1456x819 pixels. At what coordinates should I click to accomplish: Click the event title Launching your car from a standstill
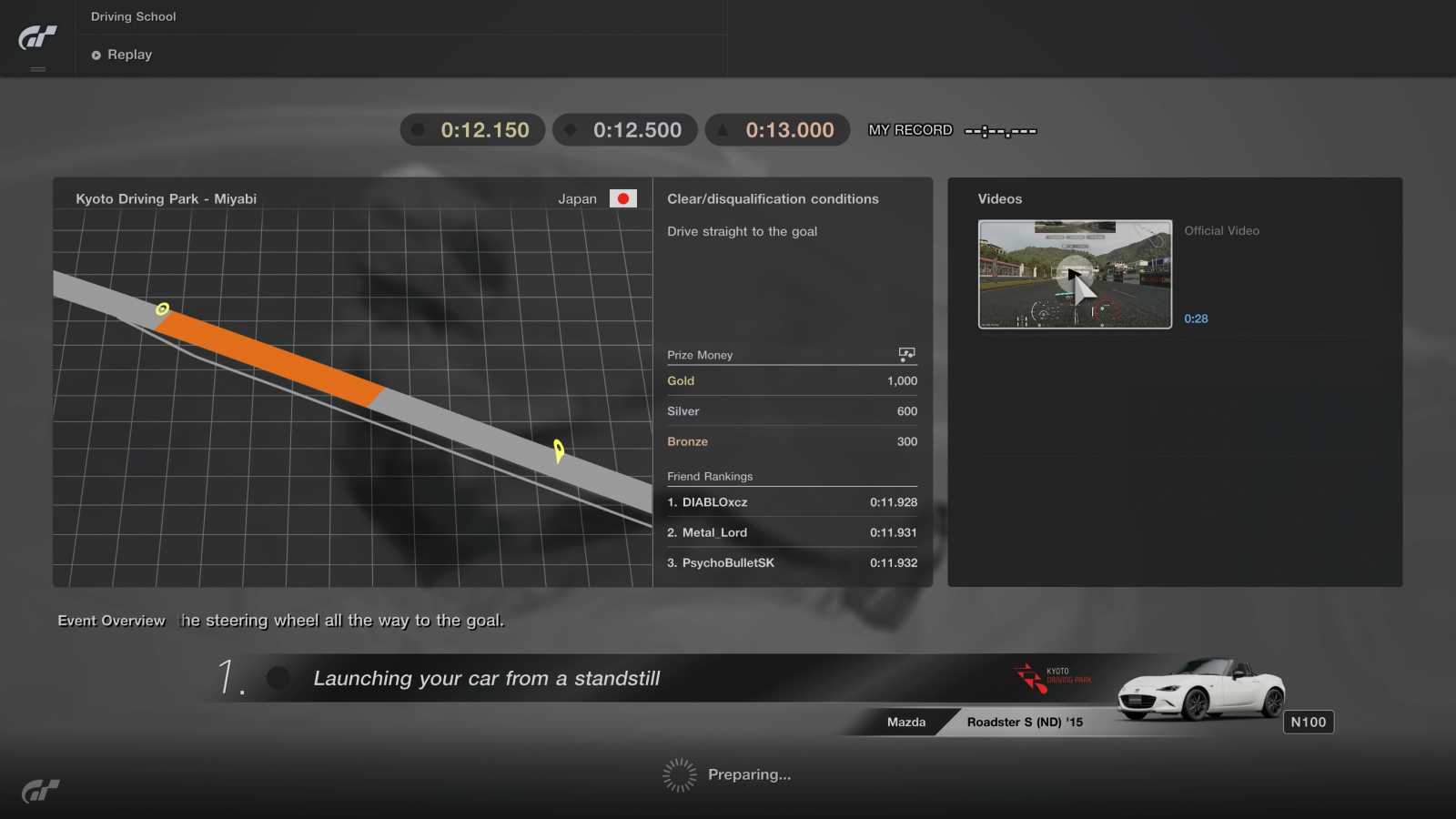487,678
